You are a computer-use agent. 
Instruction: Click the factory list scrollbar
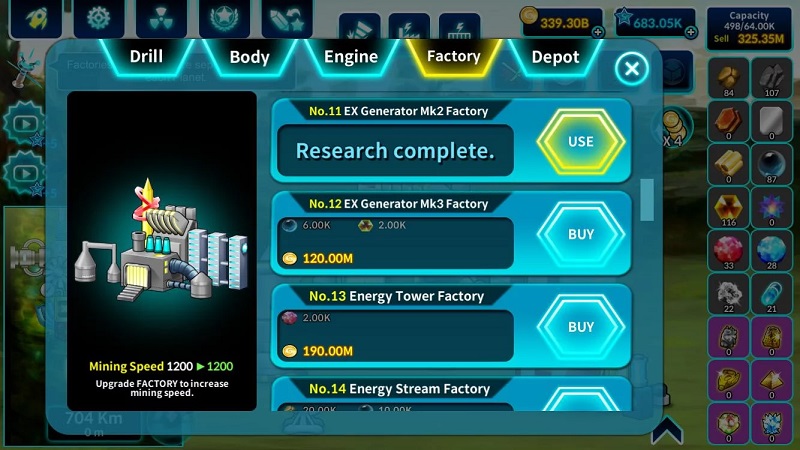pyautogui.click(x=647, y=198)
